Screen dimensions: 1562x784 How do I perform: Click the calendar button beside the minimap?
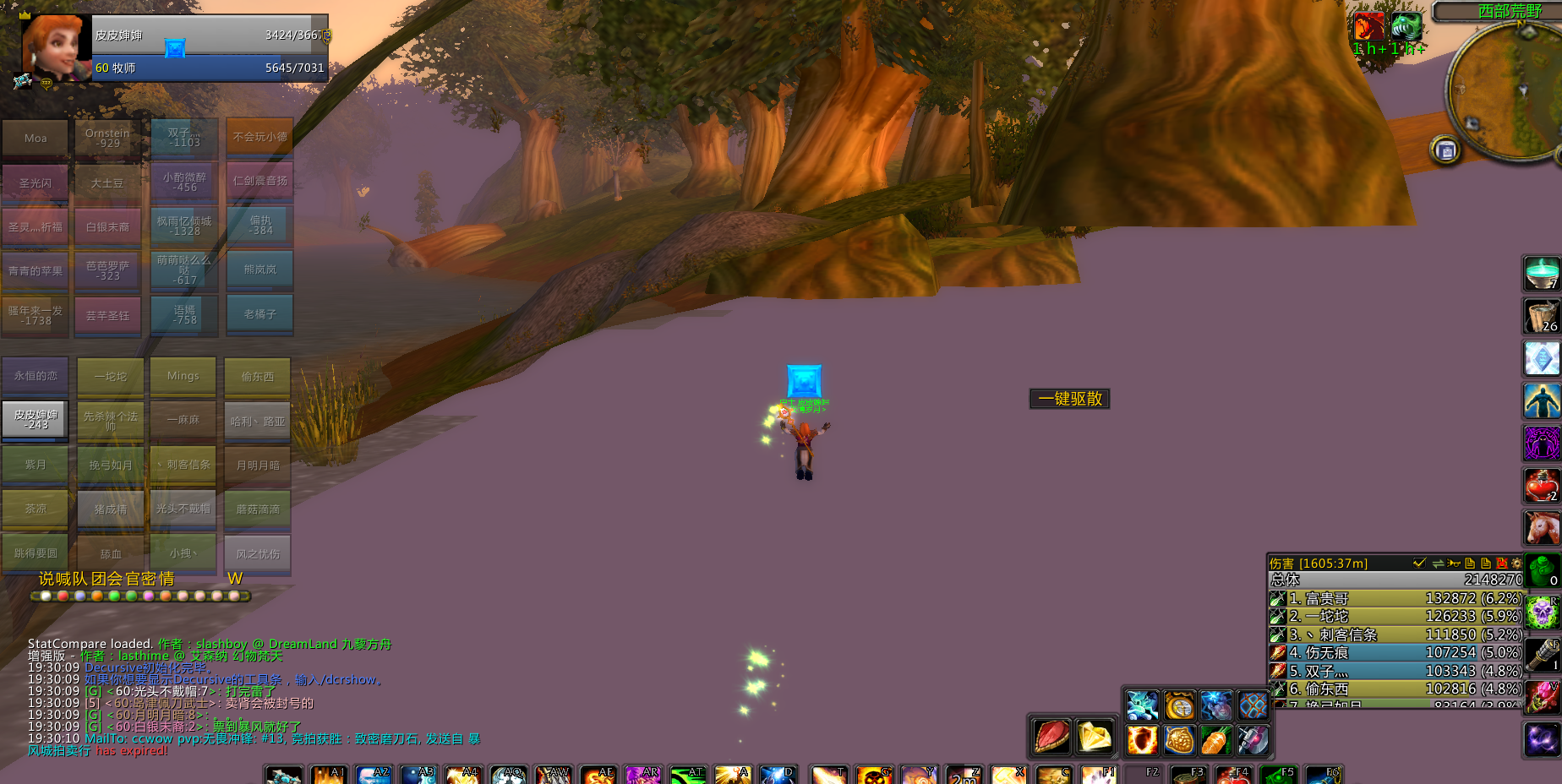[x=1445, y=151]
